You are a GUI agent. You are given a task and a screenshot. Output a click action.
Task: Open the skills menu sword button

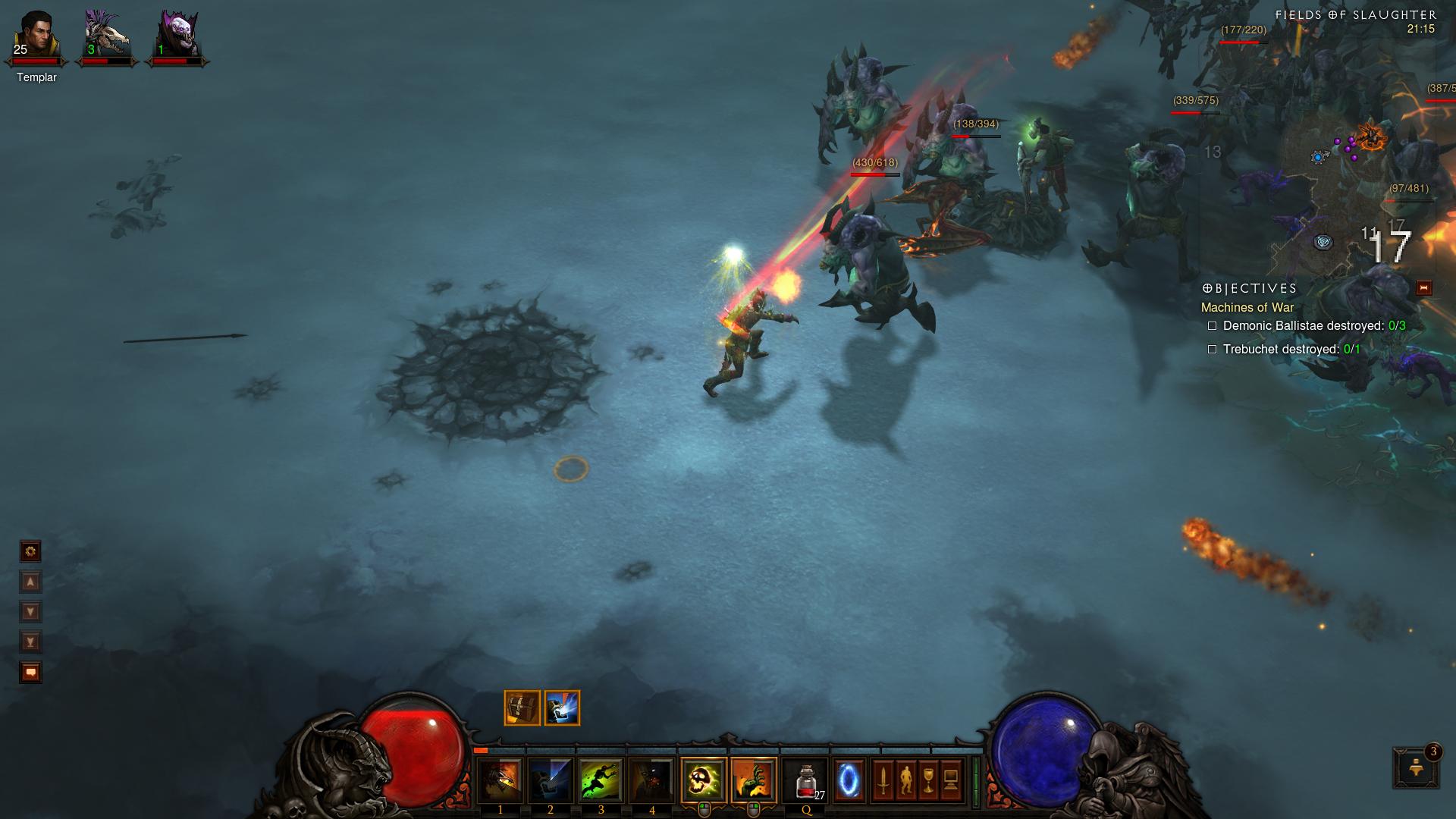[883, 780]
